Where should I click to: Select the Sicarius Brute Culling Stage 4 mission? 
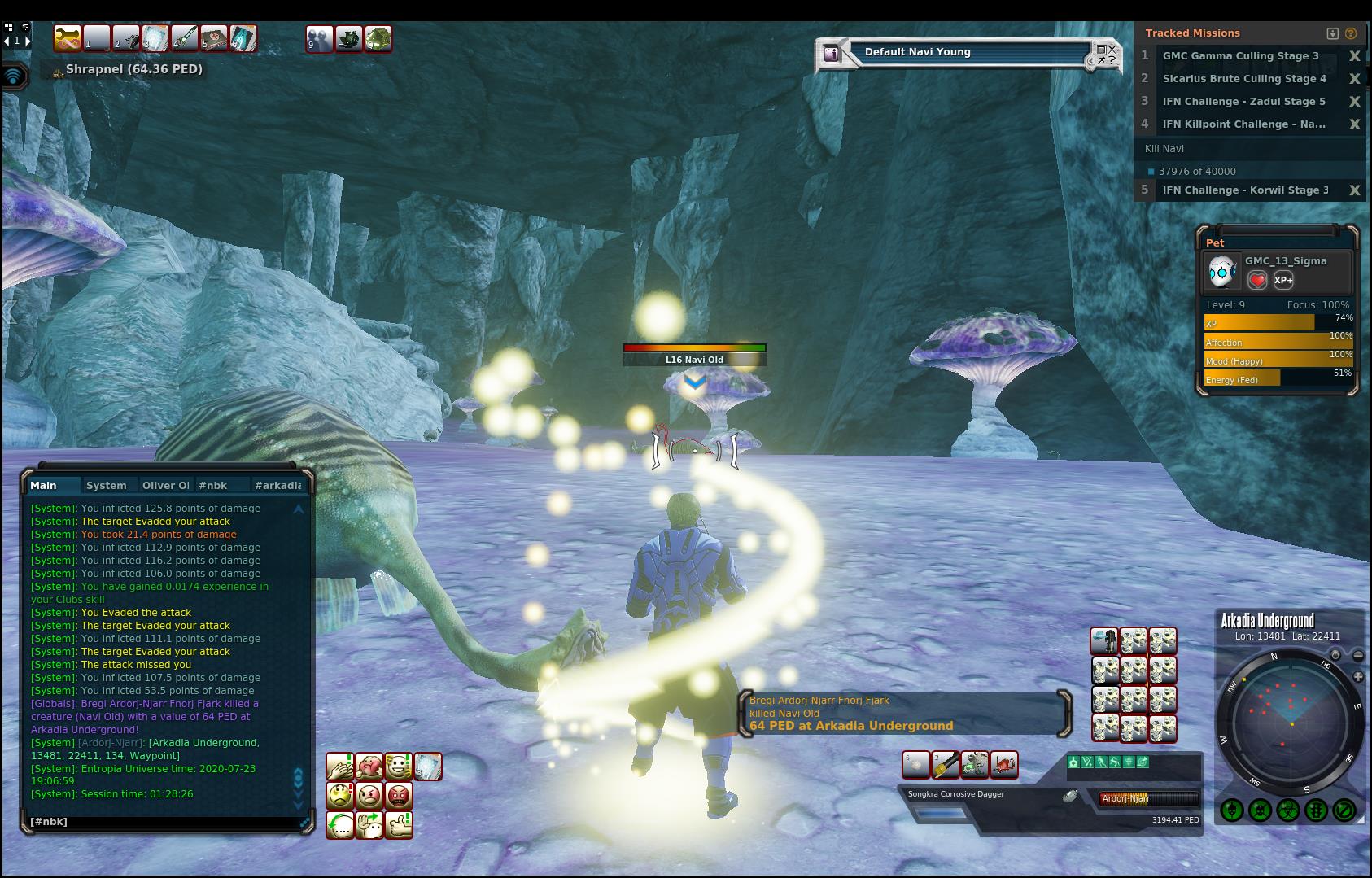(1243, 79)
